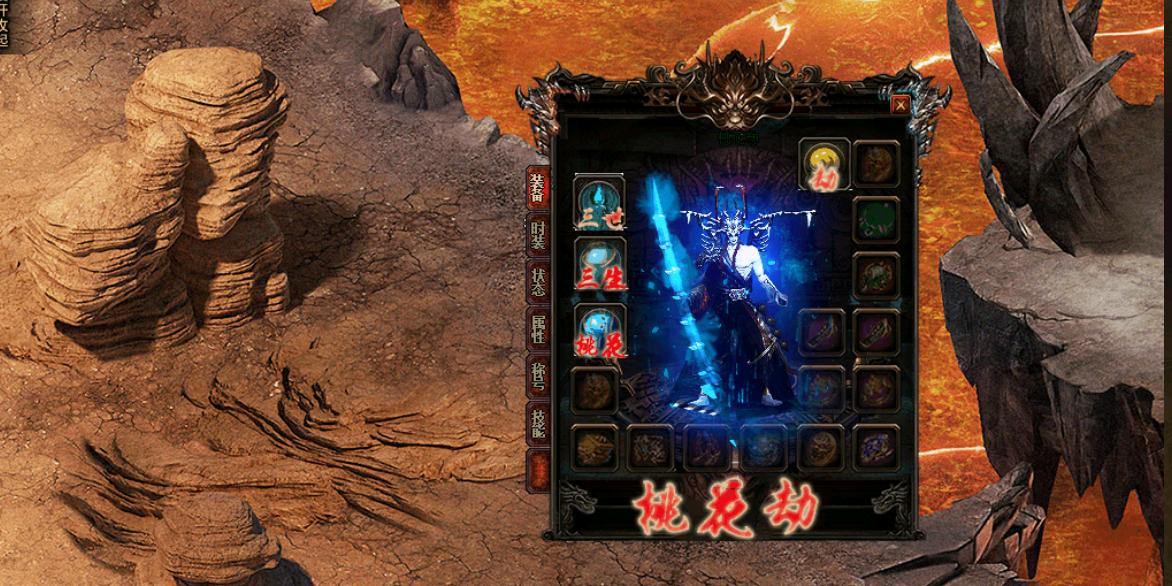1172x586 pixels.
Task: Choose the yellow 劫 orb slot
Action: (824, 164)
